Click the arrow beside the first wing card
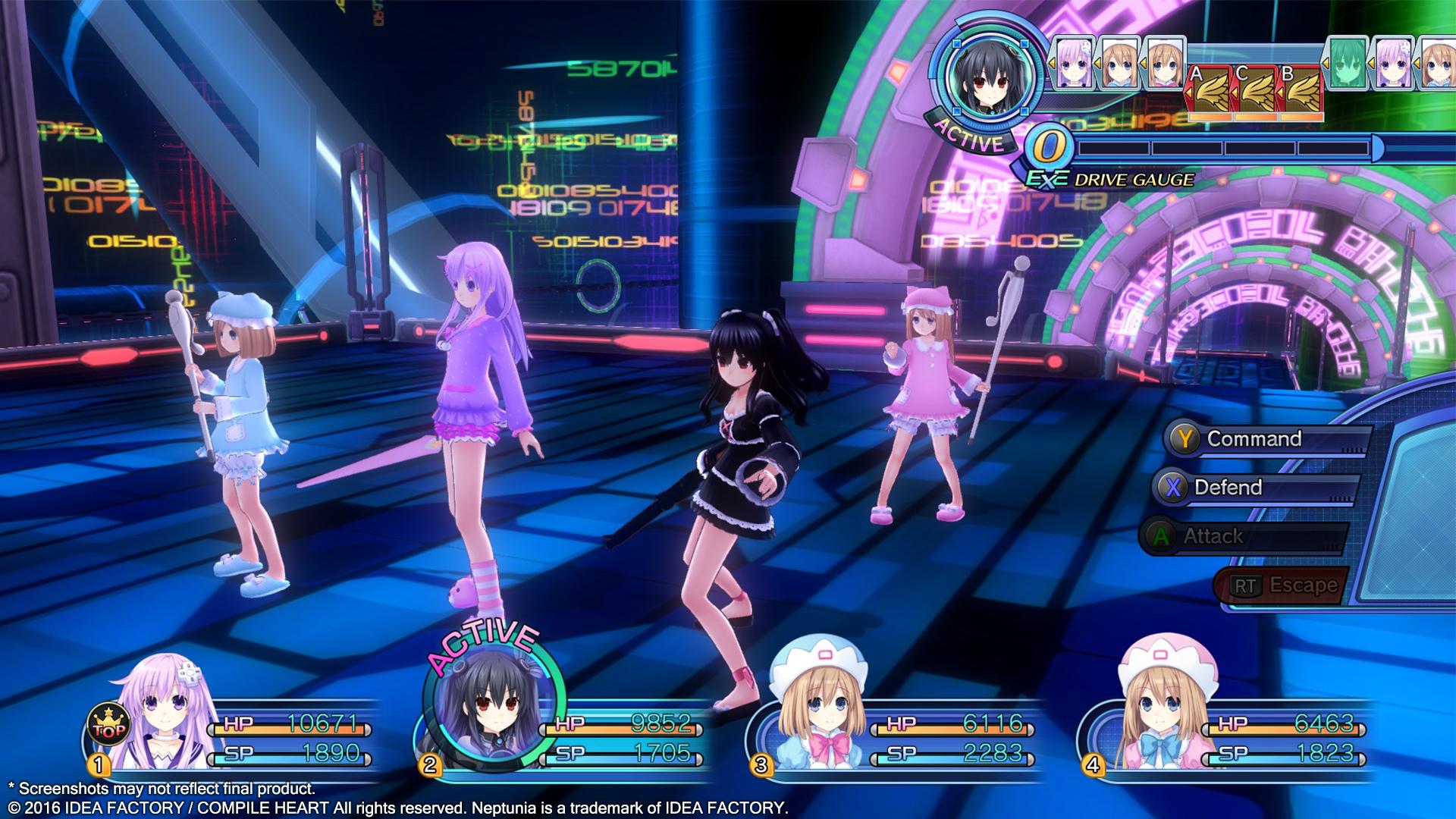This screenshot has width=1456, height=819. (x=1189, y=93)
